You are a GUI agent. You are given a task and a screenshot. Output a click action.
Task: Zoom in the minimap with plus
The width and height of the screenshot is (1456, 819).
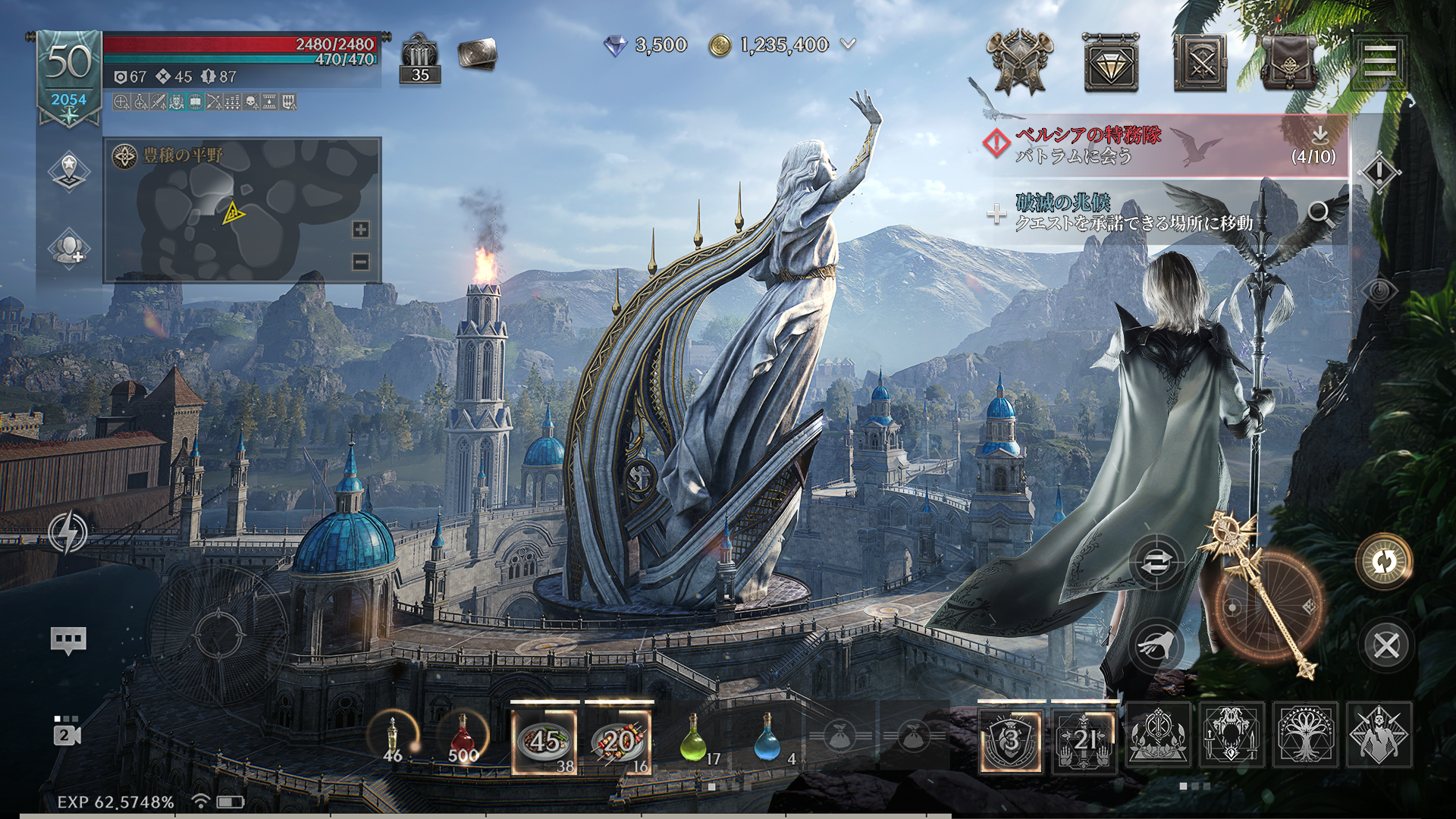click(x=361, y=230)
